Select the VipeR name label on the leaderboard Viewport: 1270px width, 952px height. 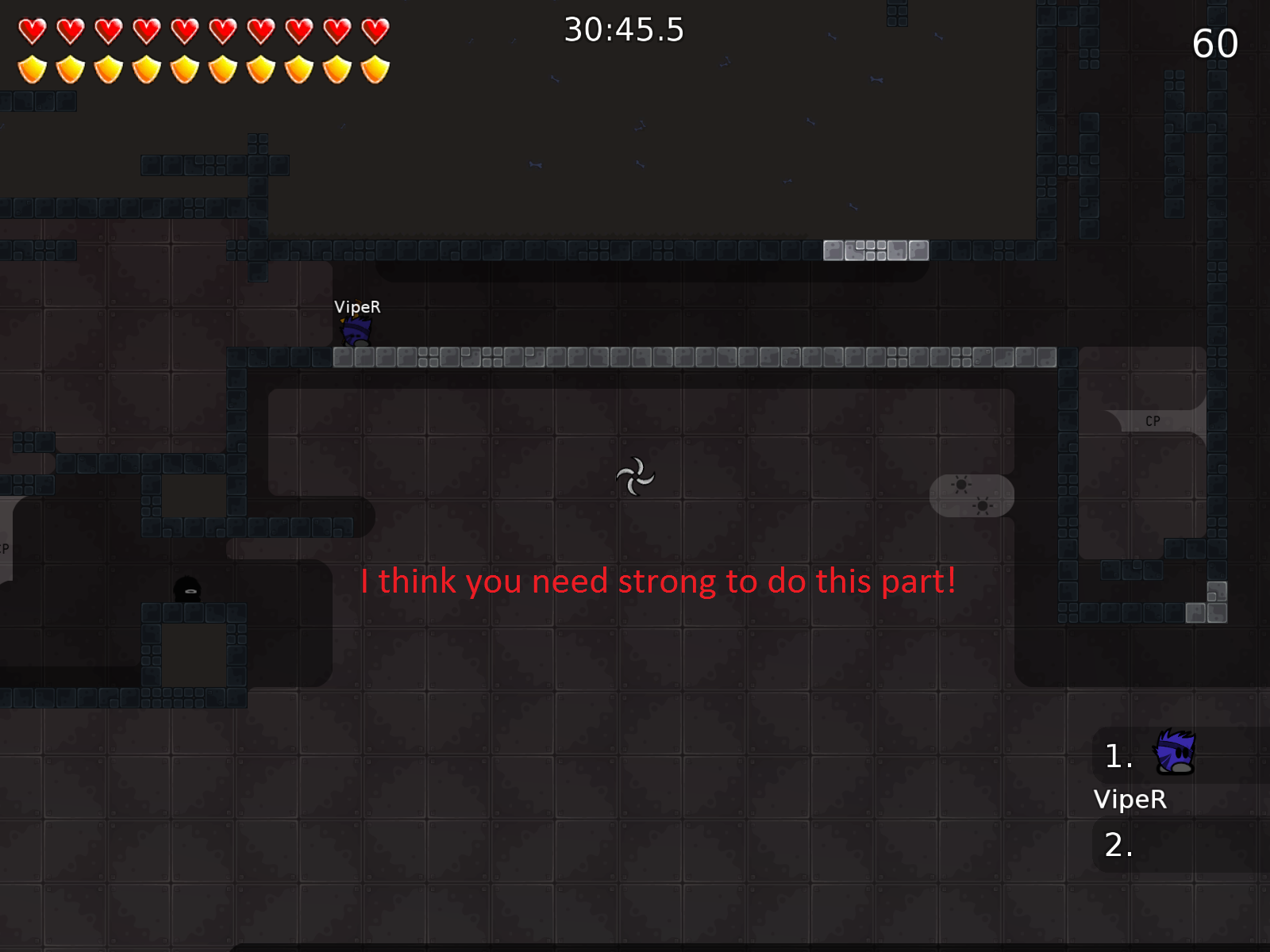(x=1130, y=800)
